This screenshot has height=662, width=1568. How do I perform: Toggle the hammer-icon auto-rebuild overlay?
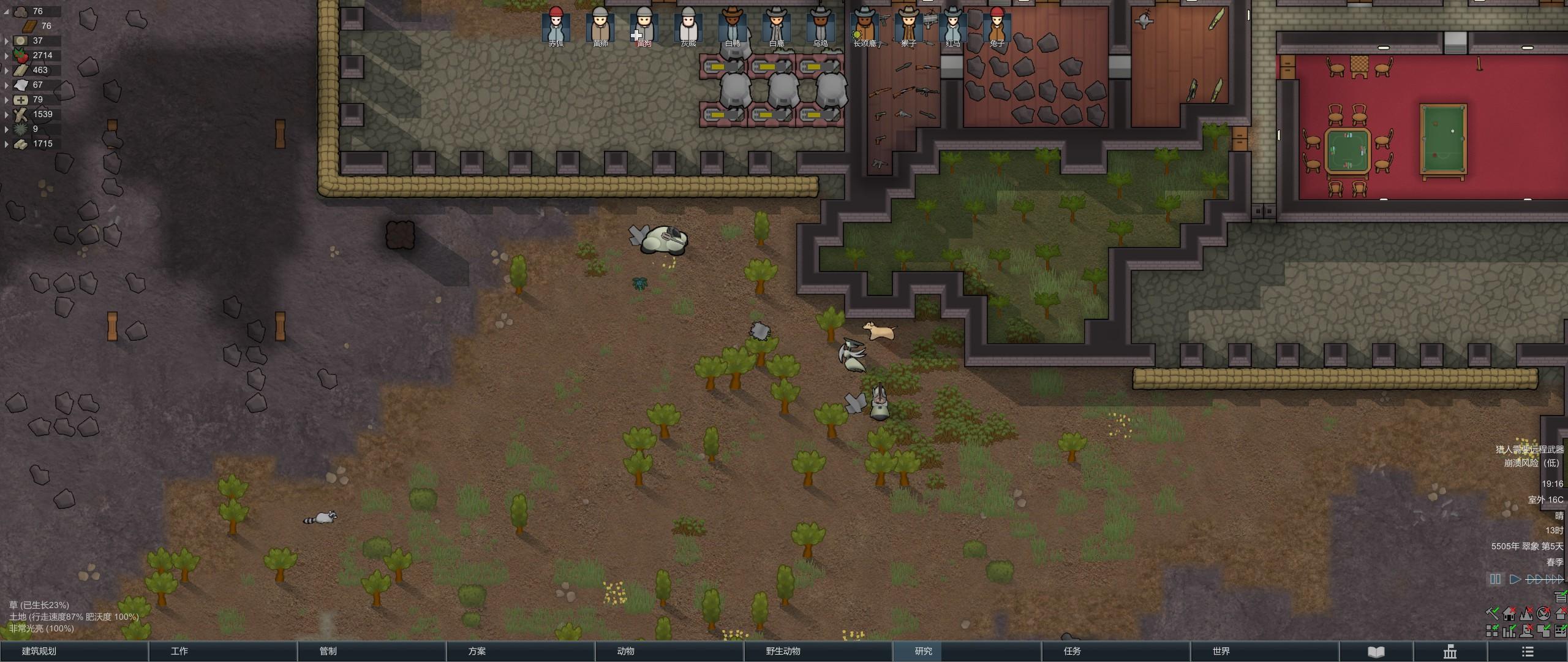1493,613
